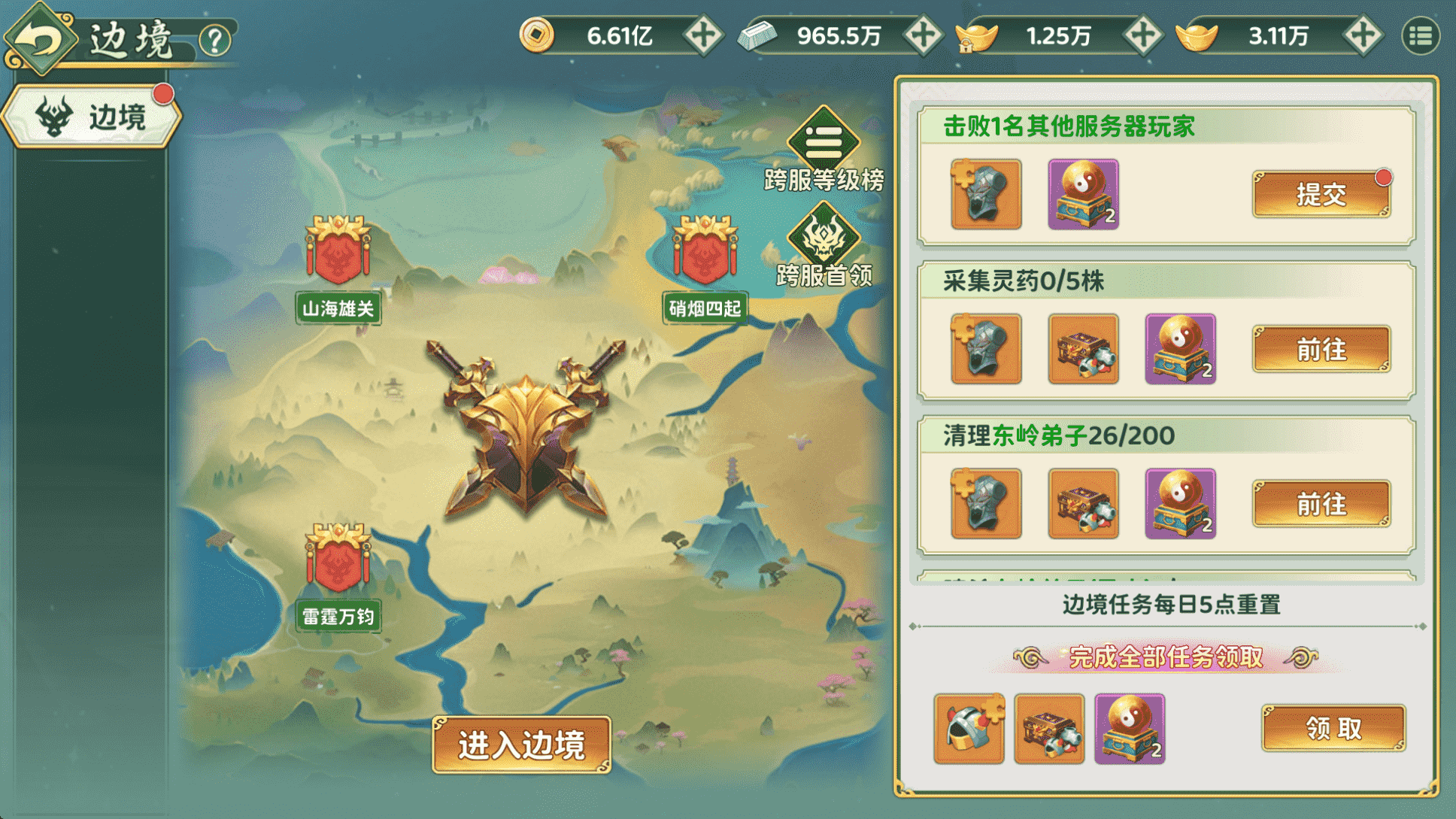Submit the defeat player task via 提交
The height and width of the screenshot is (819, 1456).
click(x=1321, y=192)
